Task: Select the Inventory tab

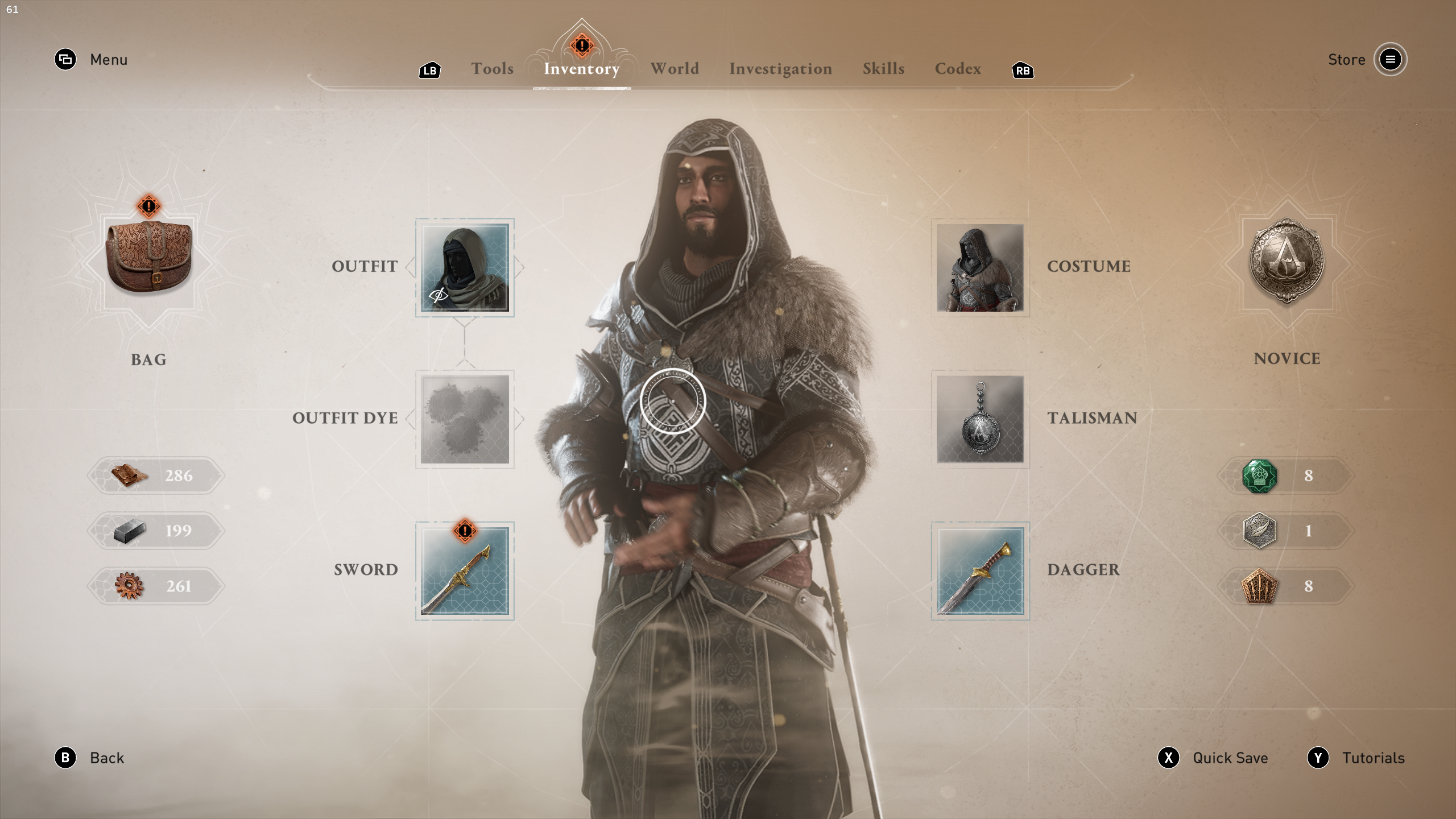Action: [581, 69]
